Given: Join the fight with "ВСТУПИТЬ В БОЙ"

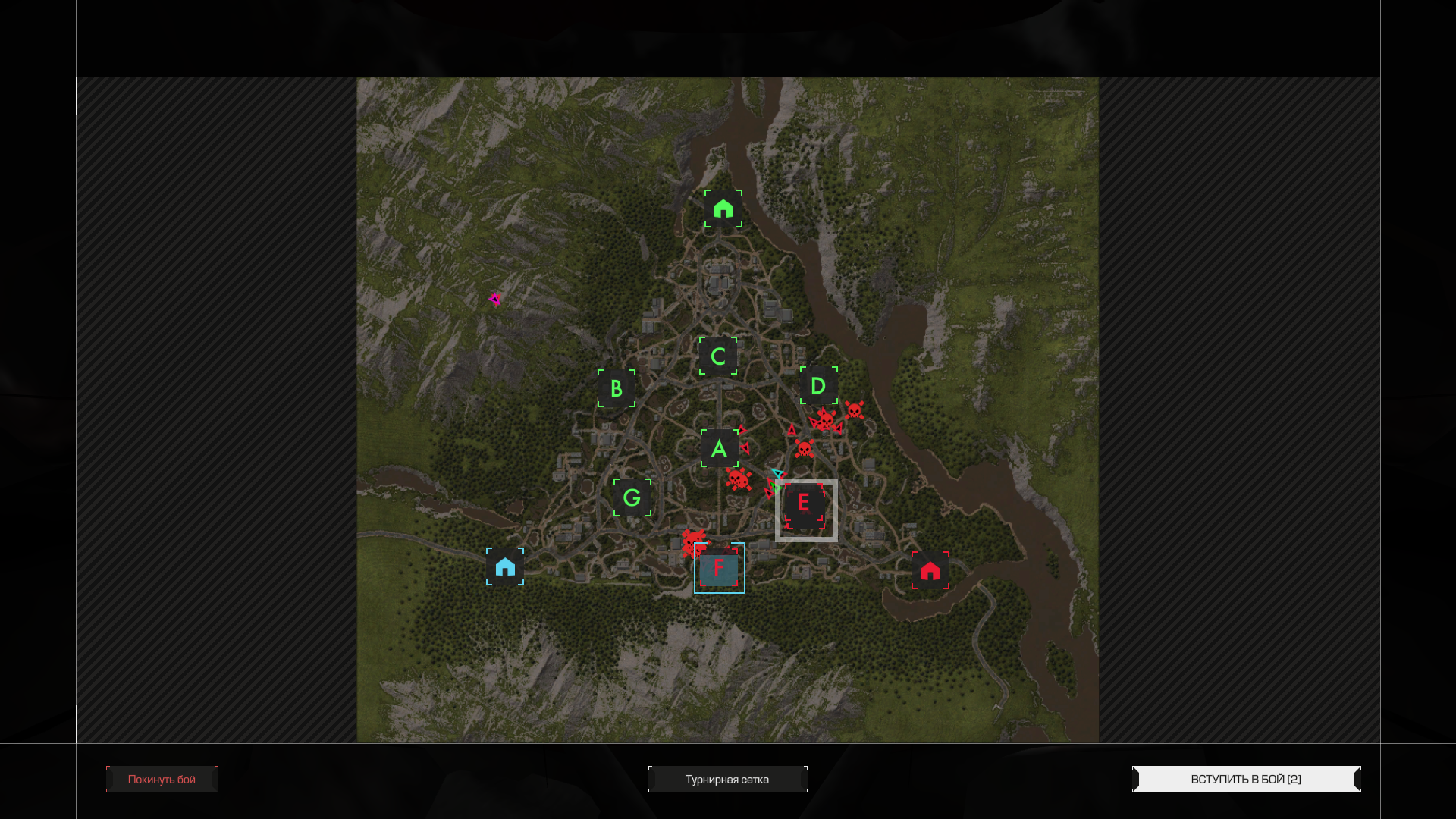Looking at the screenshot, I should 1246,780.
